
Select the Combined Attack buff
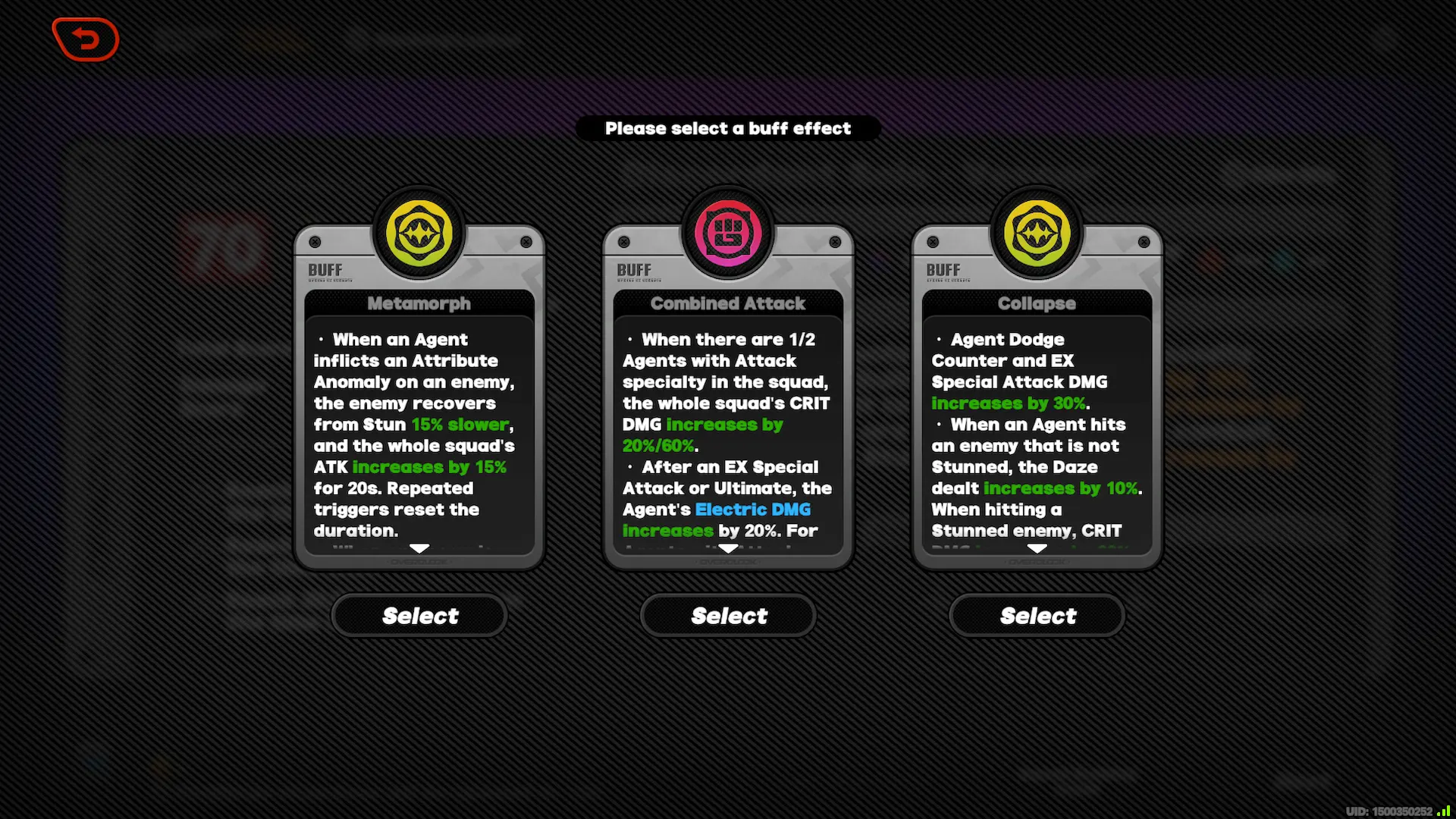pyautogui.click(x=727, y=615)
